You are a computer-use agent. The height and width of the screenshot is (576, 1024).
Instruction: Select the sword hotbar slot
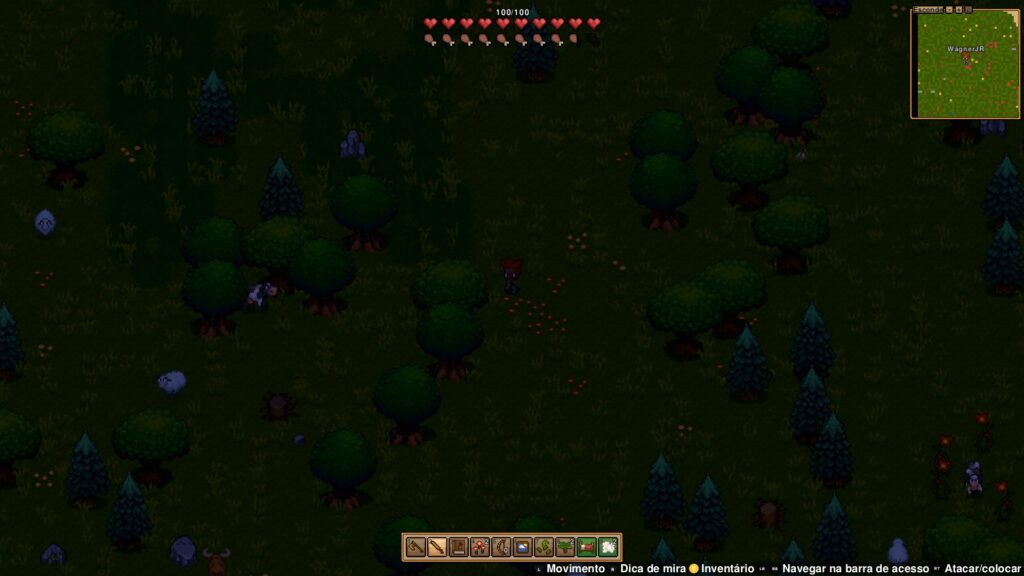point(436,547)
